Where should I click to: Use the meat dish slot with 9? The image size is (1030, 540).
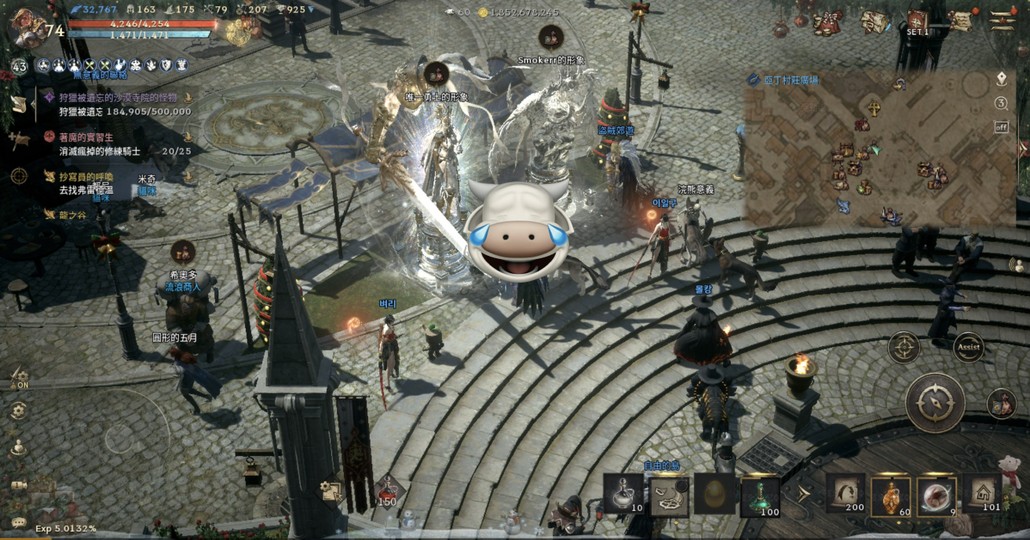coord(936,494)
